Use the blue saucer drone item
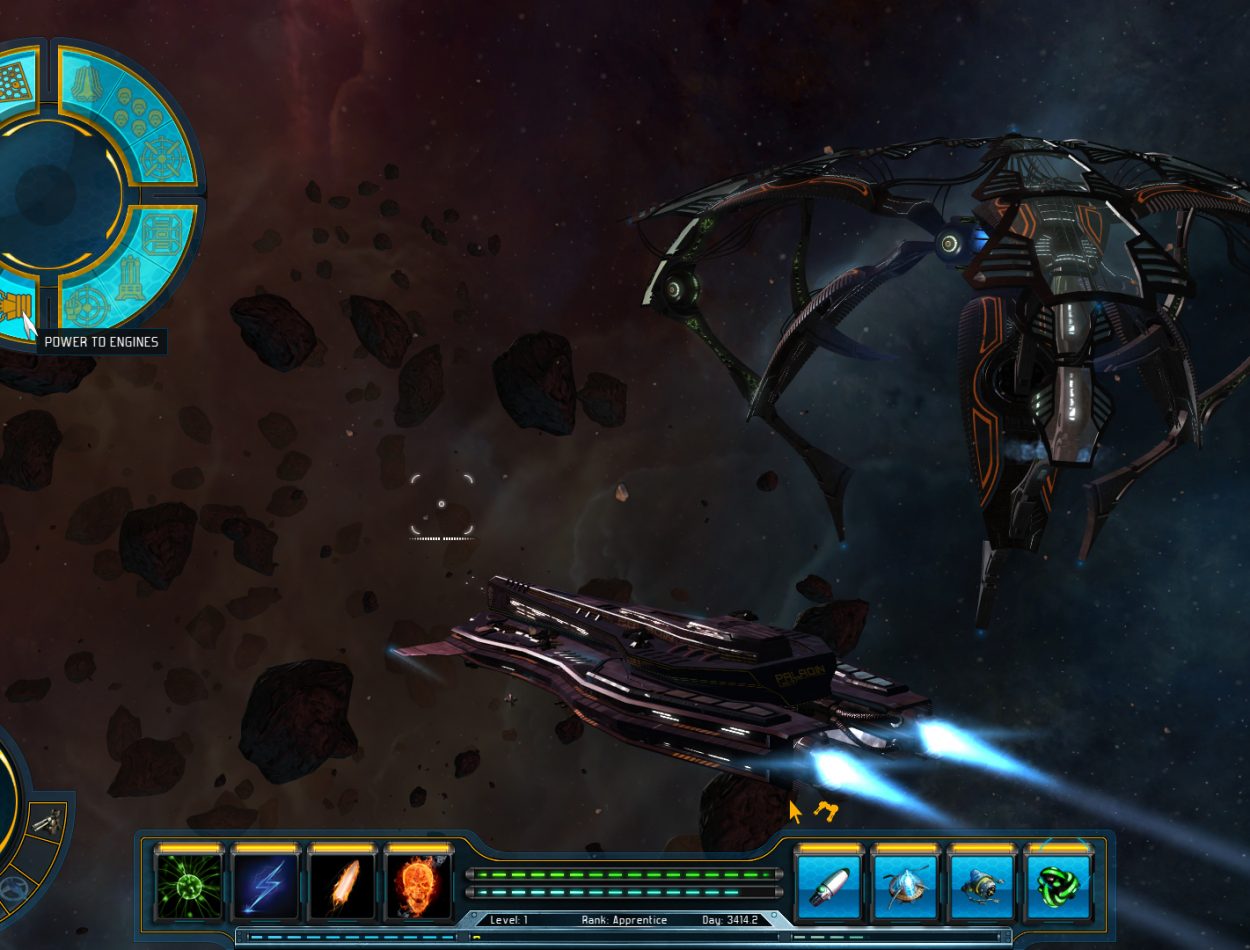The image size is (1250, 950). (x=905, y=887)
